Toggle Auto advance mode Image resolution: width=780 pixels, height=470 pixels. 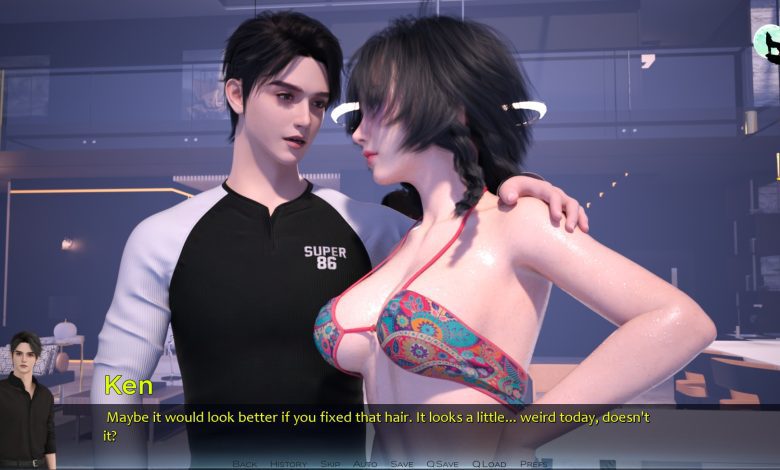click(365, 464)
